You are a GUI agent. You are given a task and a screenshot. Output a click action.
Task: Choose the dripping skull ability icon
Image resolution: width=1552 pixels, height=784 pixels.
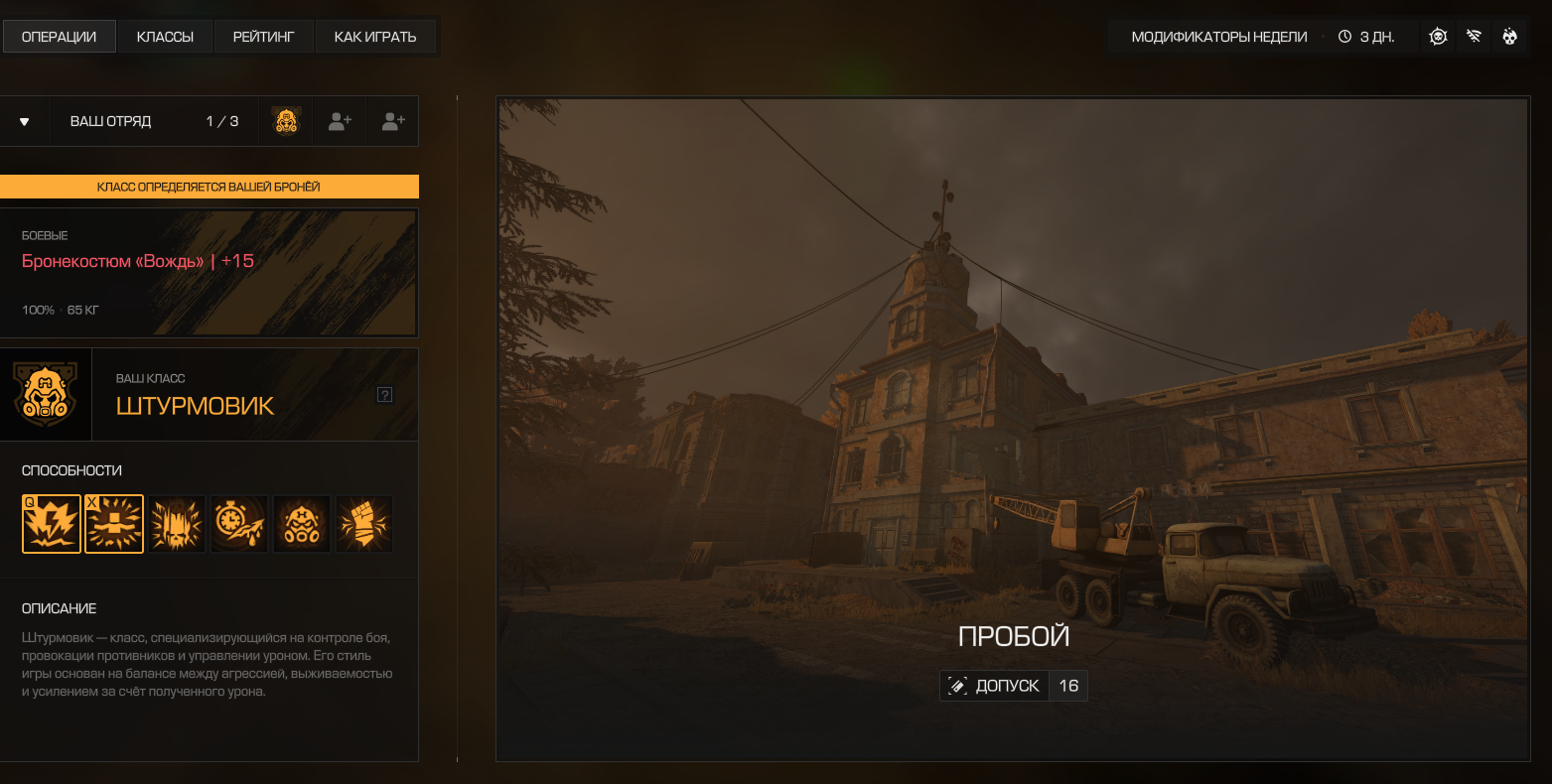(177, 524)
